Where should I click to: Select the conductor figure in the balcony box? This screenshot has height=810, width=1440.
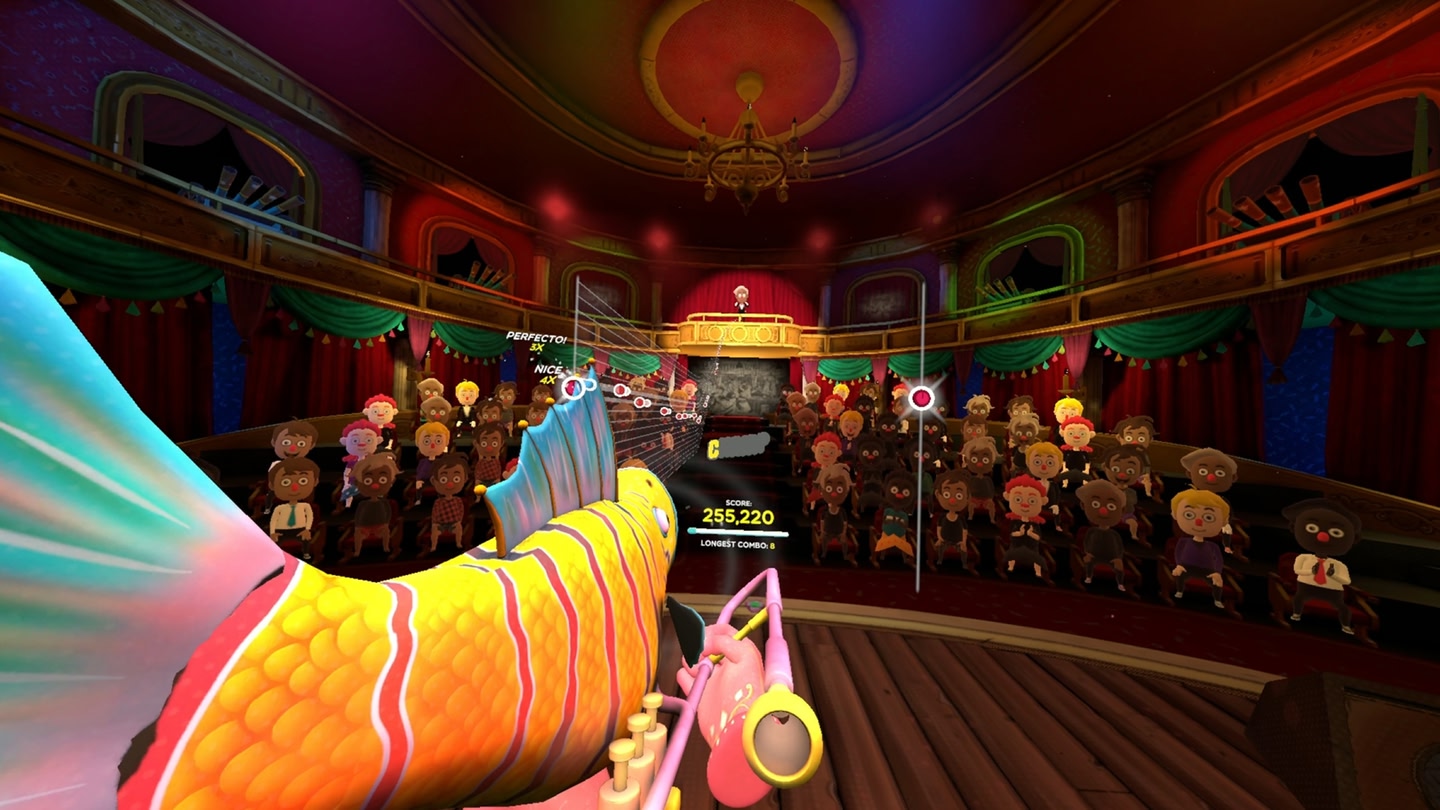point(740,300)
